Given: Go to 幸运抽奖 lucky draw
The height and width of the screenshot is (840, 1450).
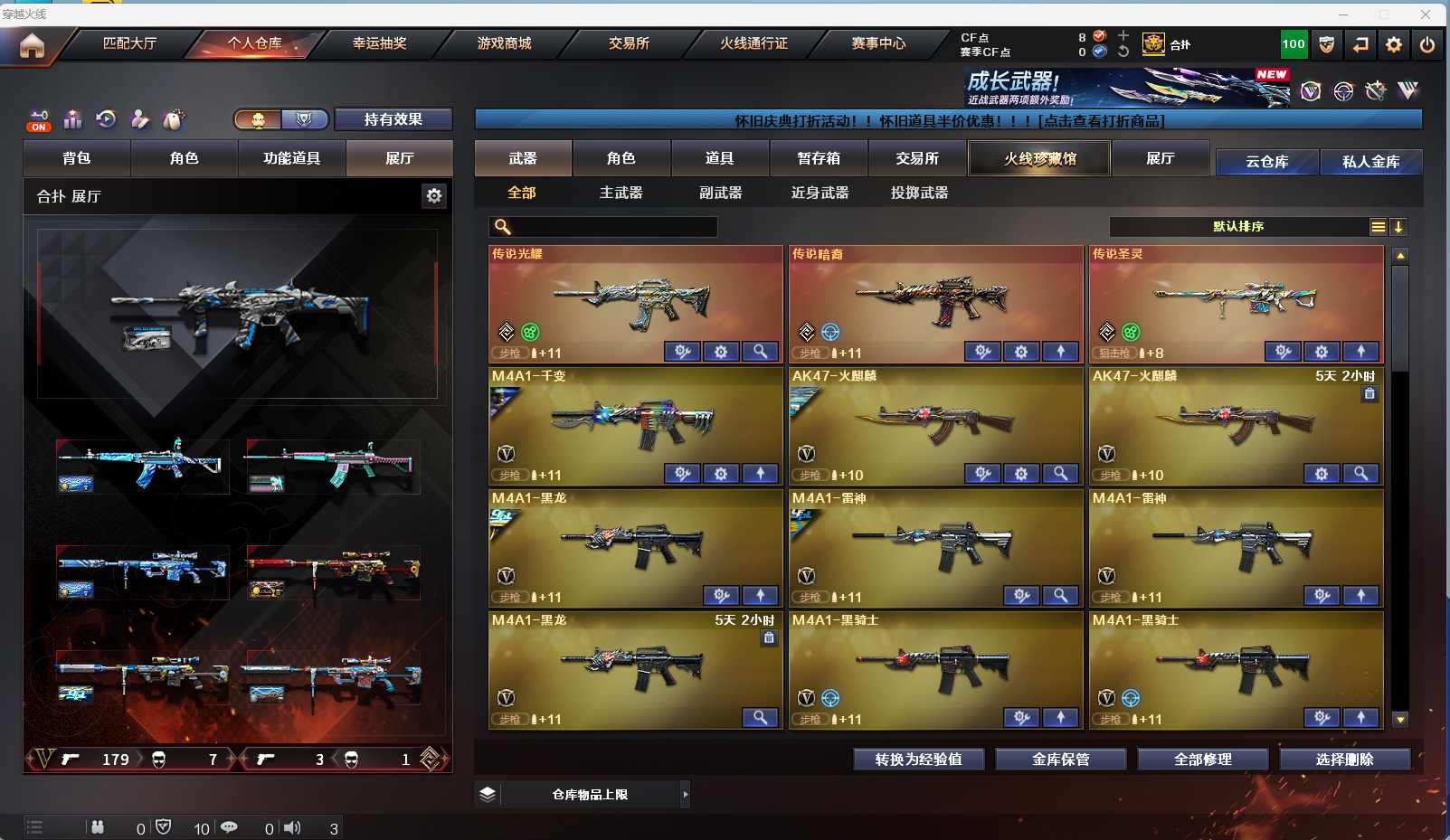Looking at the screenshot, I should click(x=379, y=43).
